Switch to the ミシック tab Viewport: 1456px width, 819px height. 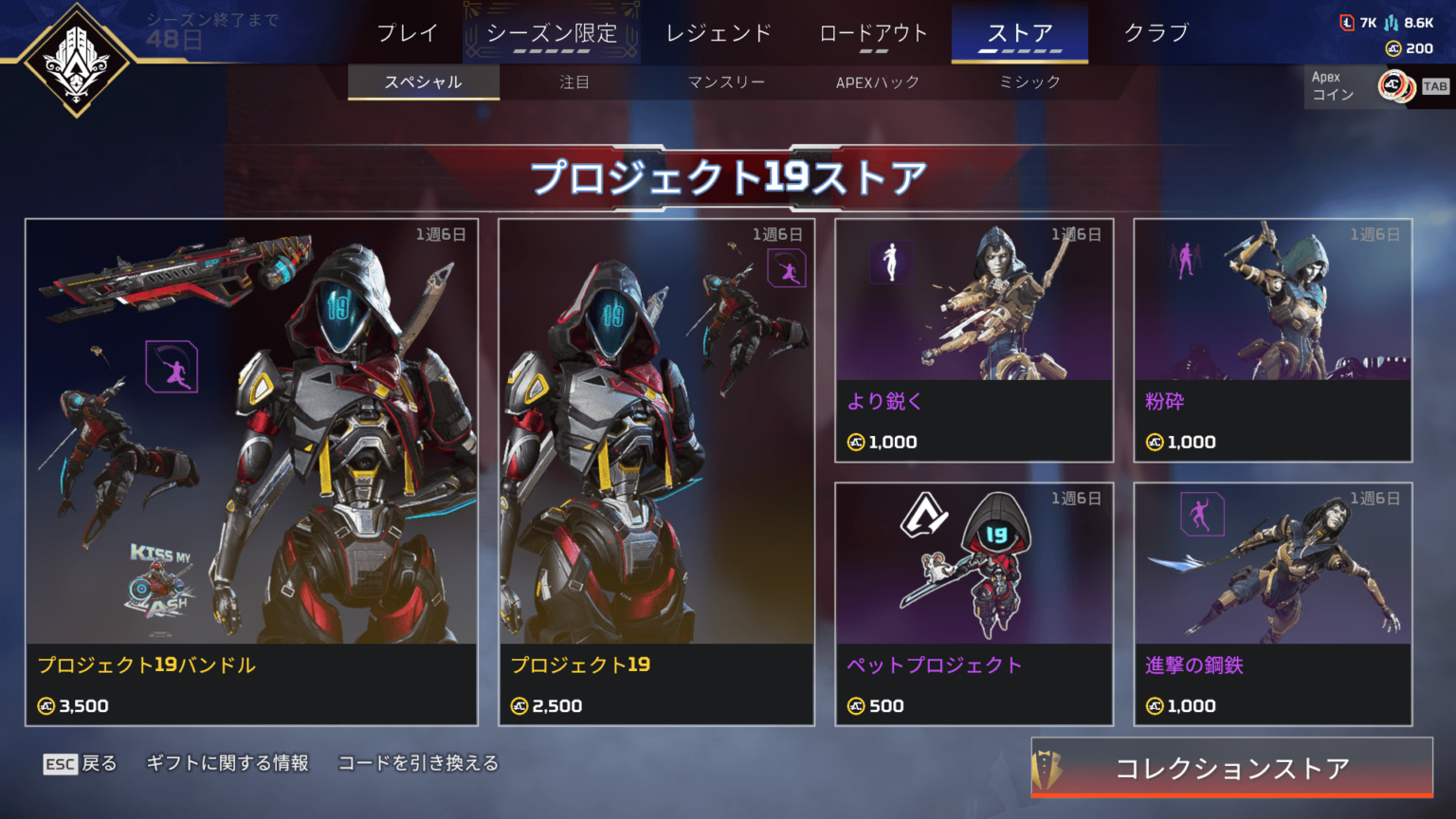(1028, 82)
